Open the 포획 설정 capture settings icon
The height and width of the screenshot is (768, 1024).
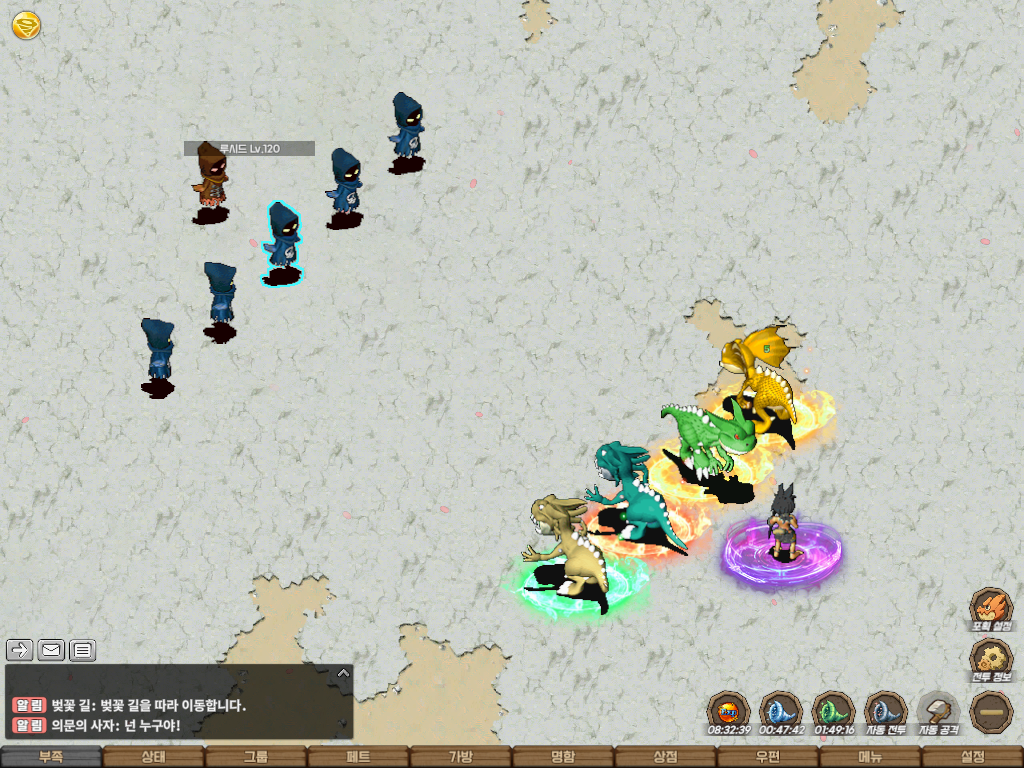pyautogui.click(x=992, y=609)
